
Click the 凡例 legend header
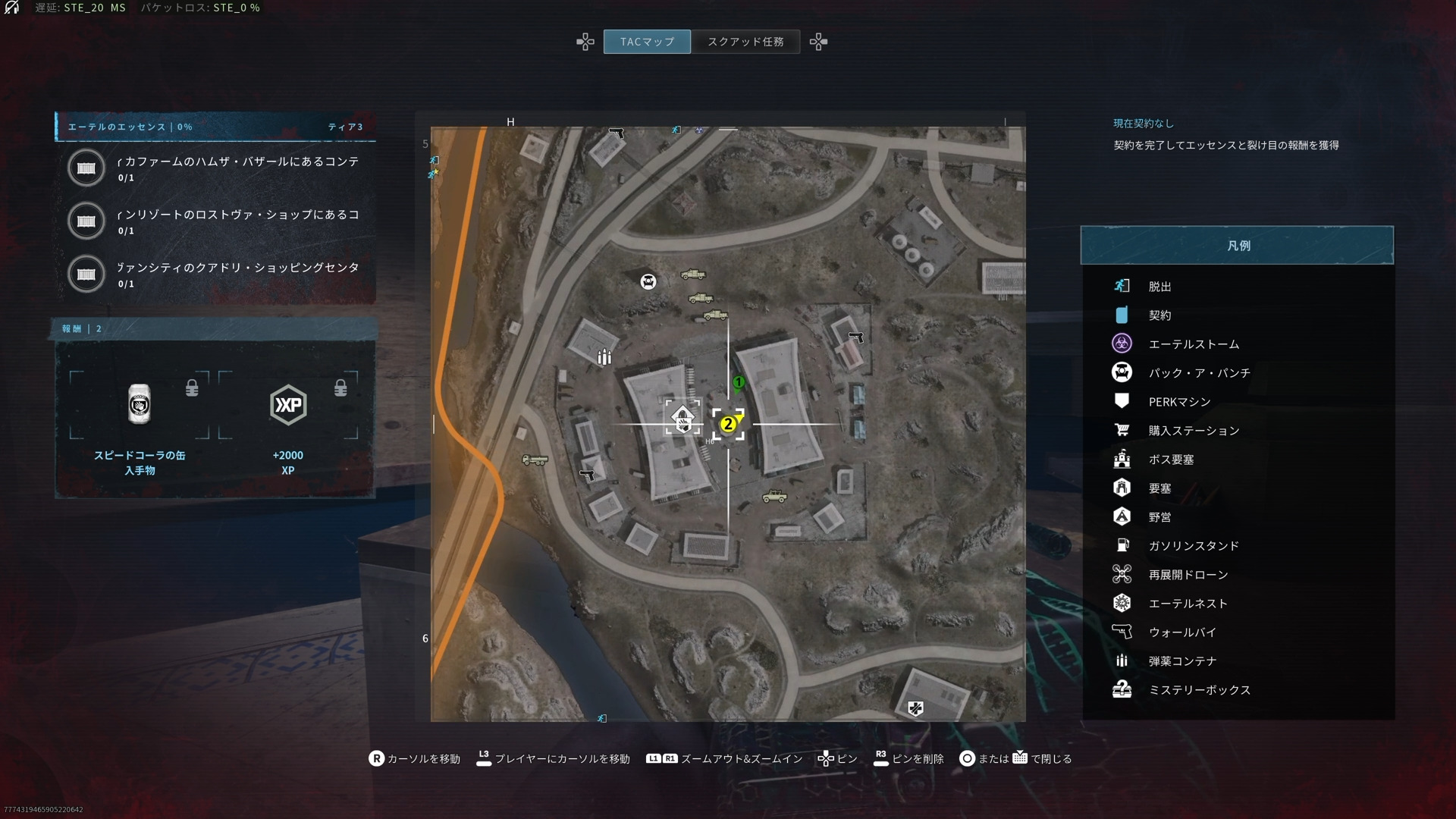pos(1237,246)
